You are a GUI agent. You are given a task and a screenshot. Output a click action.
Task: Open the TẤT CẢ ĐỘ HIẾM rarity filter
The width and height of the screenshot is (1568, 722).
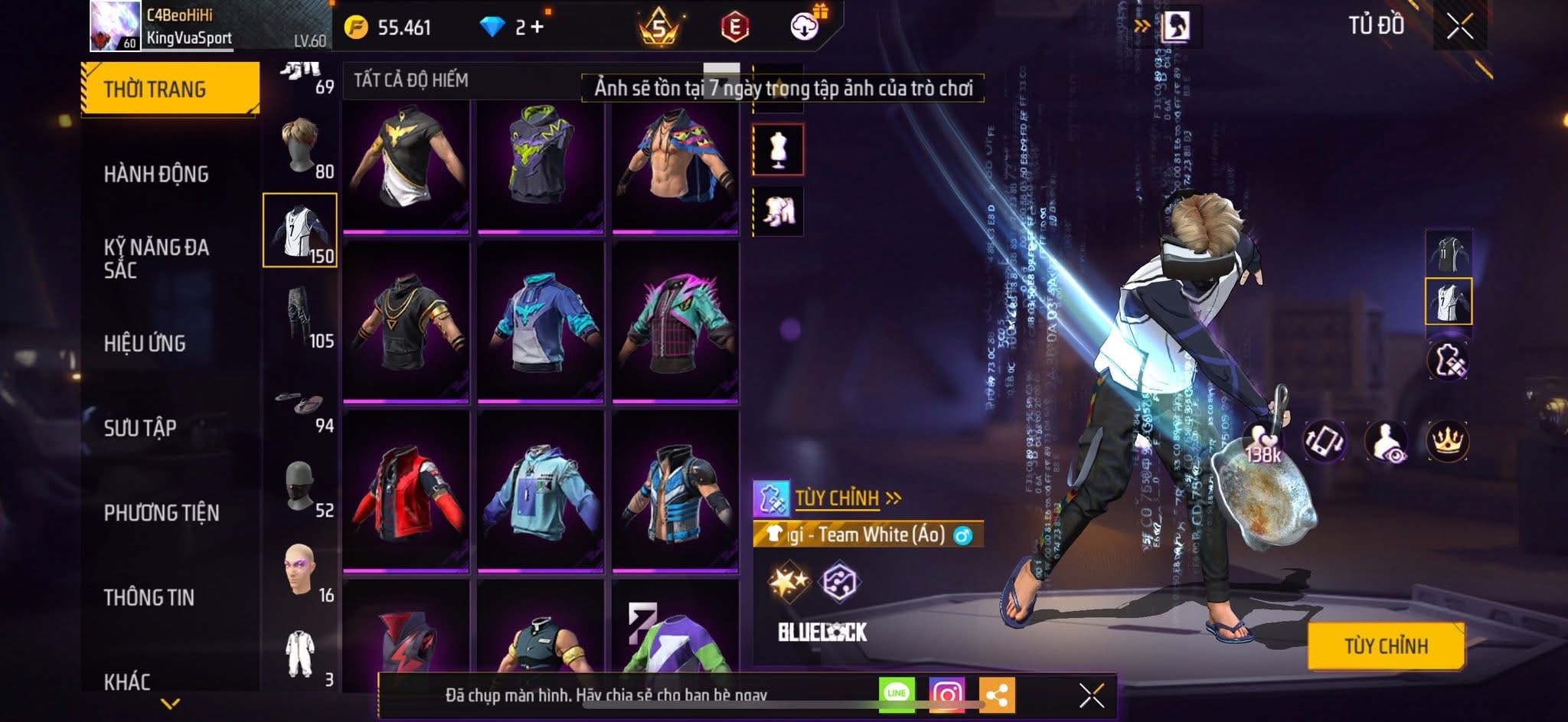tap(411, 80)
